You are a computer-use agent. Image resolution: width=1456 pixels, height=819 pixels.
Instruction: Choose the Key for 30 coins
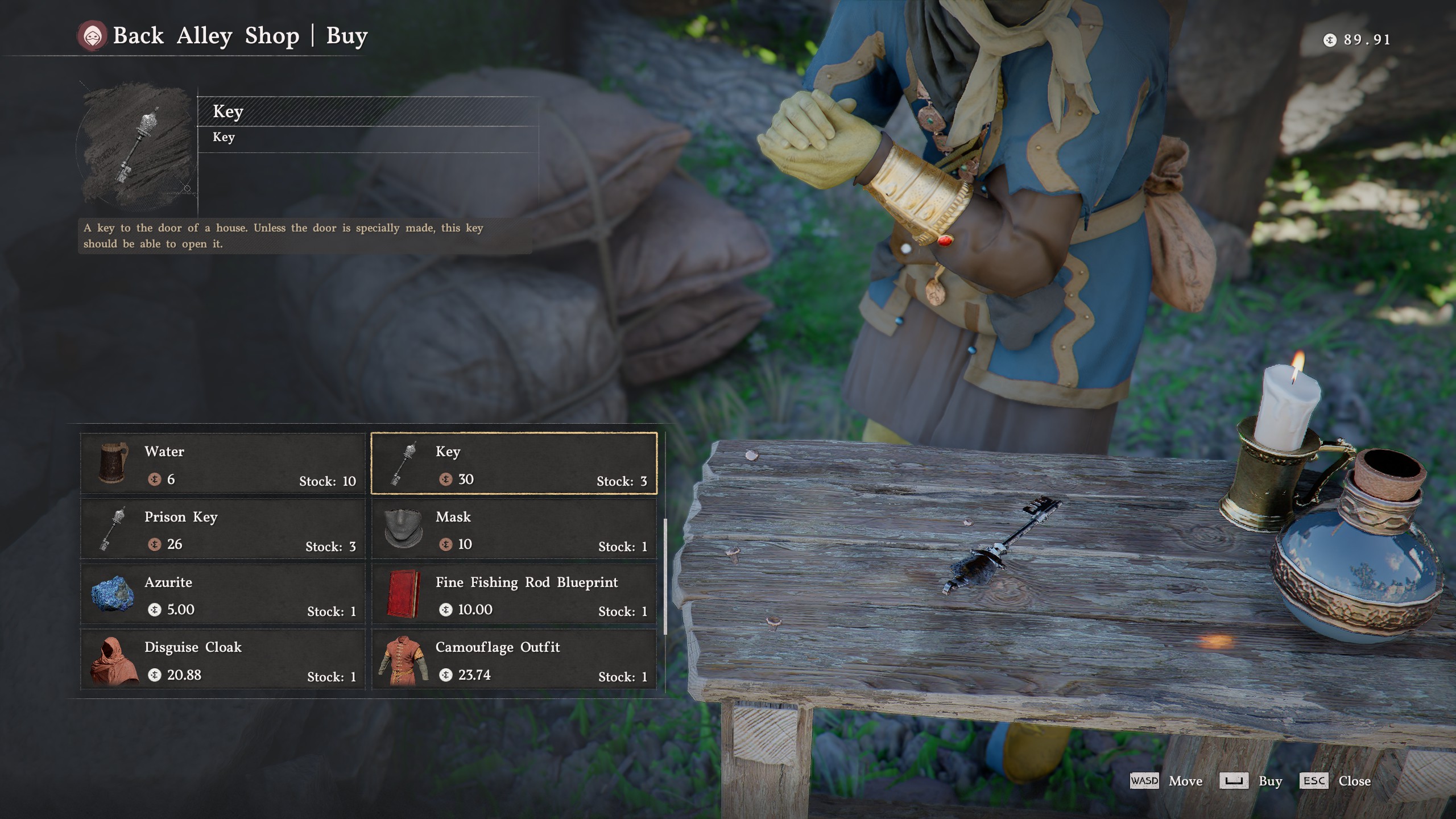[x=514, y=464]
